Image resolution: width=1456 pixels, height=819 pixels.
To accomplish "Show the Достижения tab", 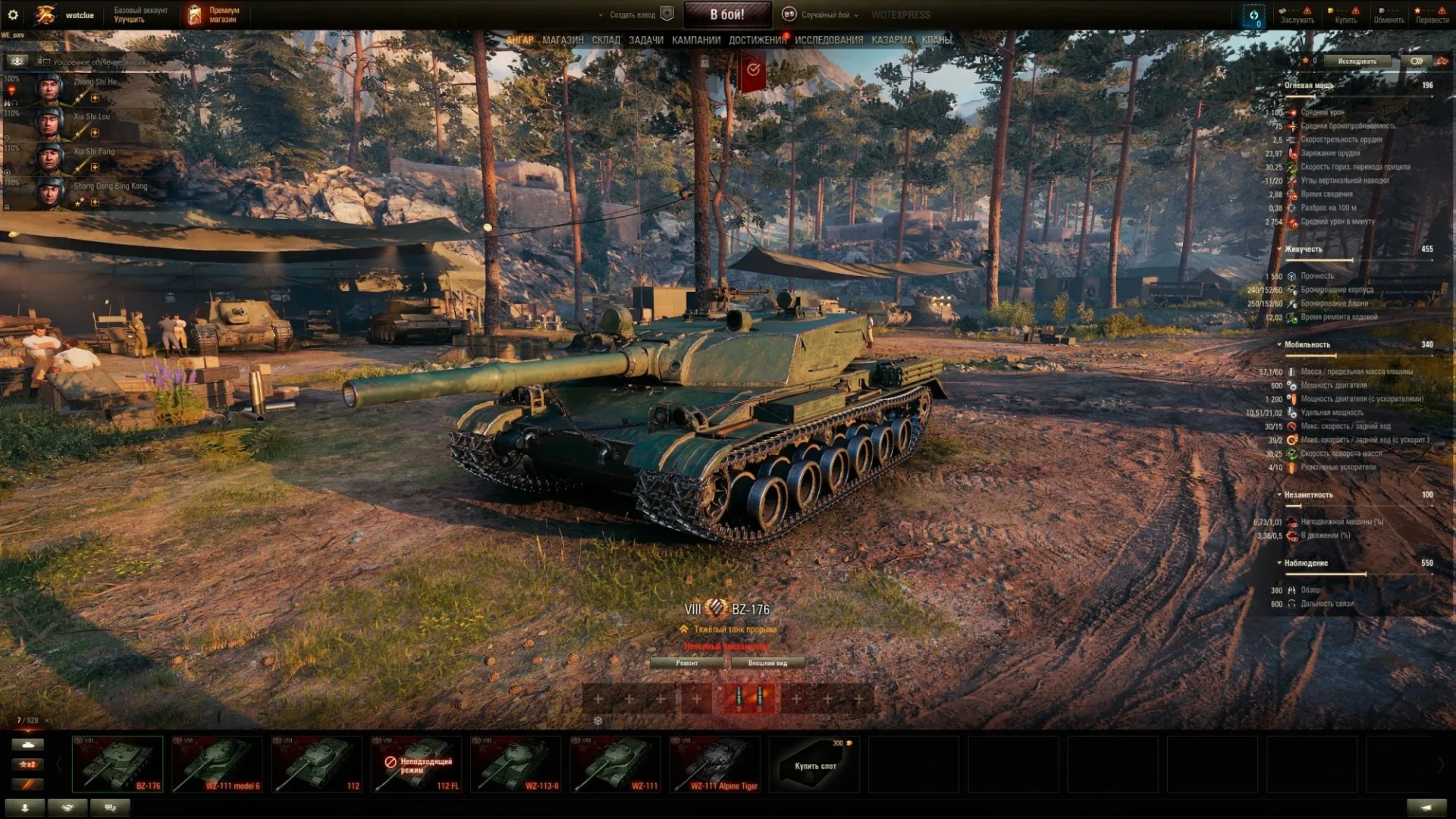I will [757, 40].
